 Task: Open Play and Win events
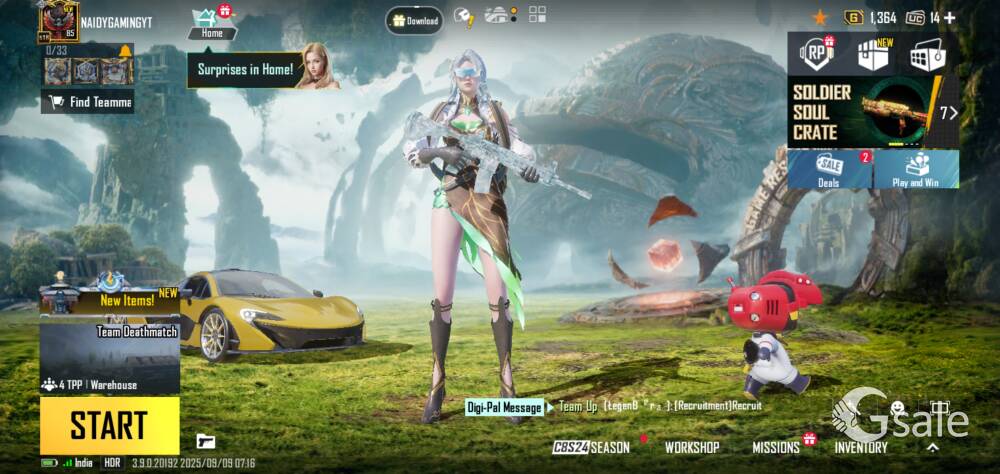coord(916,170)
